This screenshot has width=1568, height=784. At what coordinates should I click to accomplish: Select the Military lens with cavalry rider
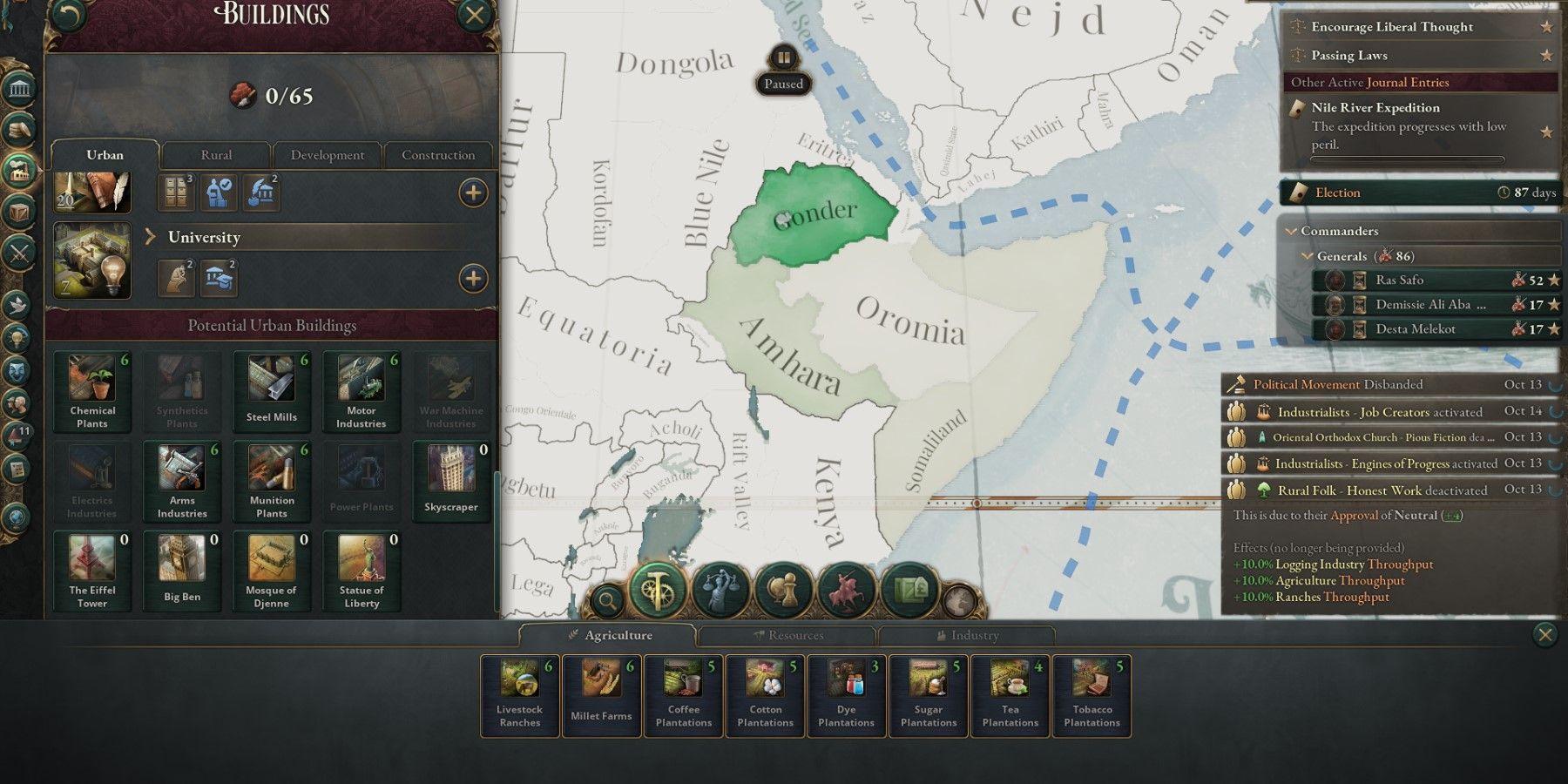[848, 588]
